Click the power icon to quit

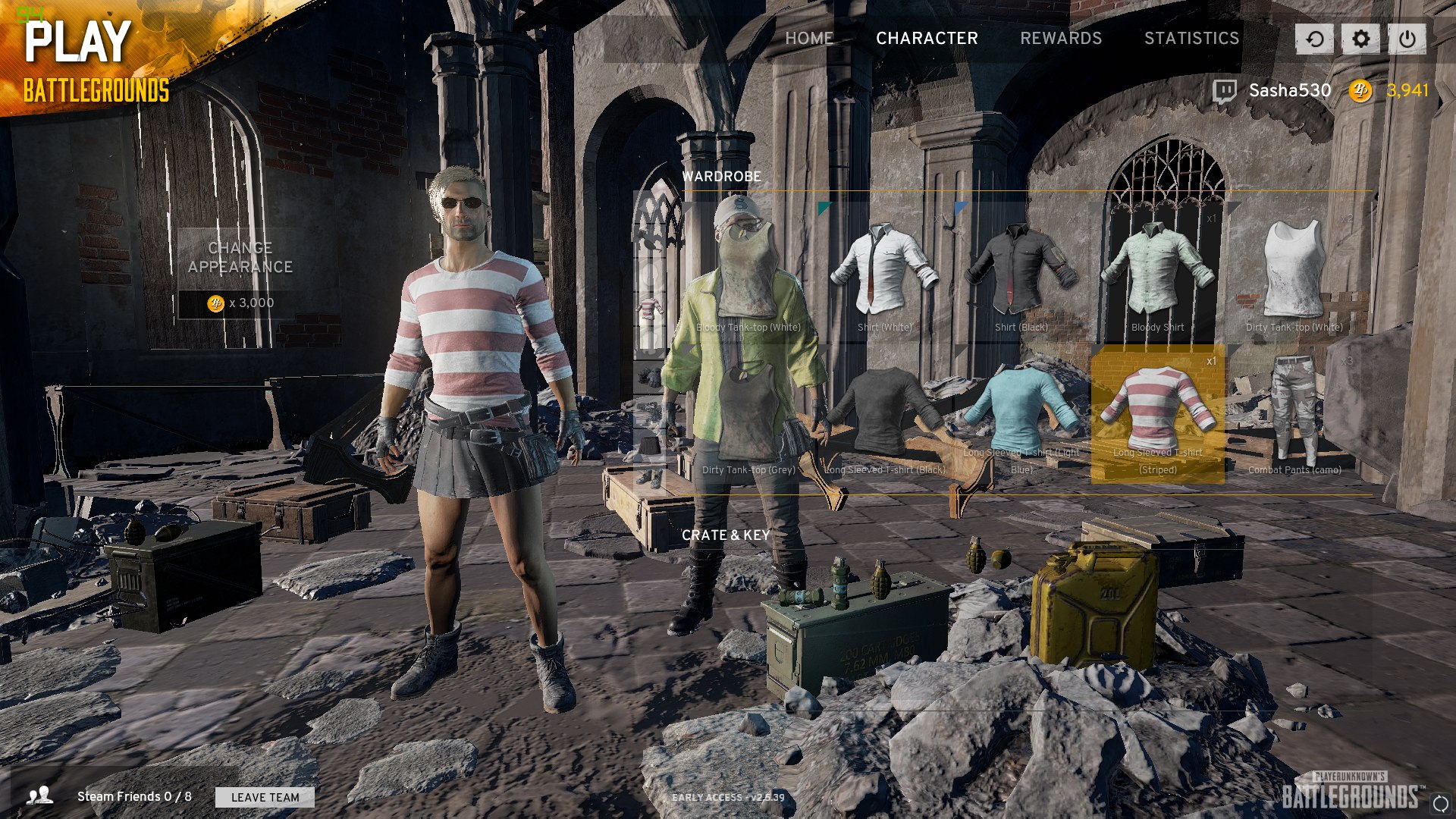pos(1407,39)
